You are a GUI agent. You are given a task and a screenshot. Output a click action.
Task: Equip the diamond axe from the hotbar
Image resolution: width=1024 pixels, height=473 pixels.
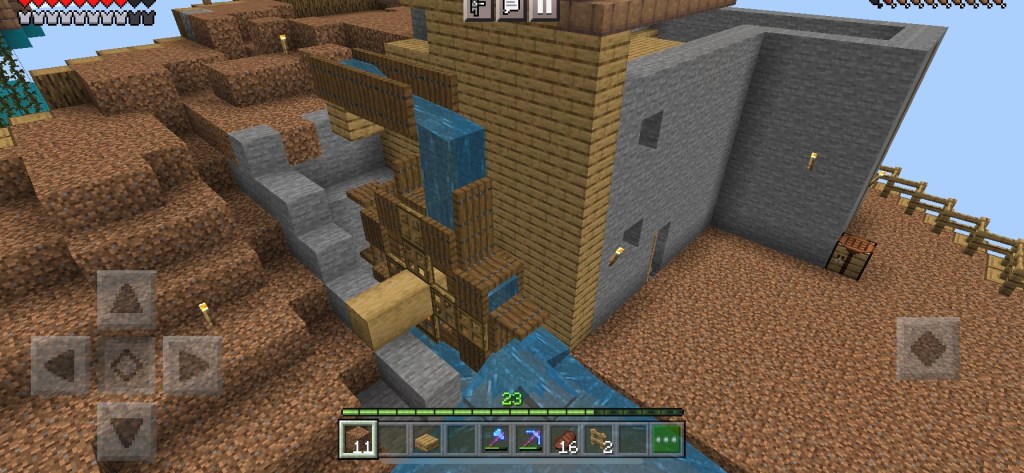coord(495,439)
